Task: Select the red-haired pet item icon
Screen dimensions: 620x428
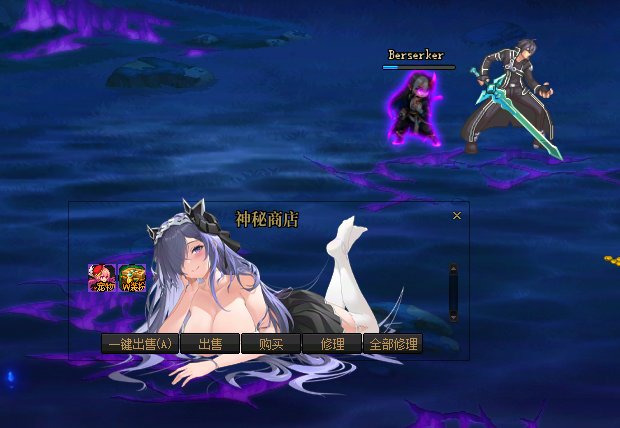Action: [x=102, y=278]
